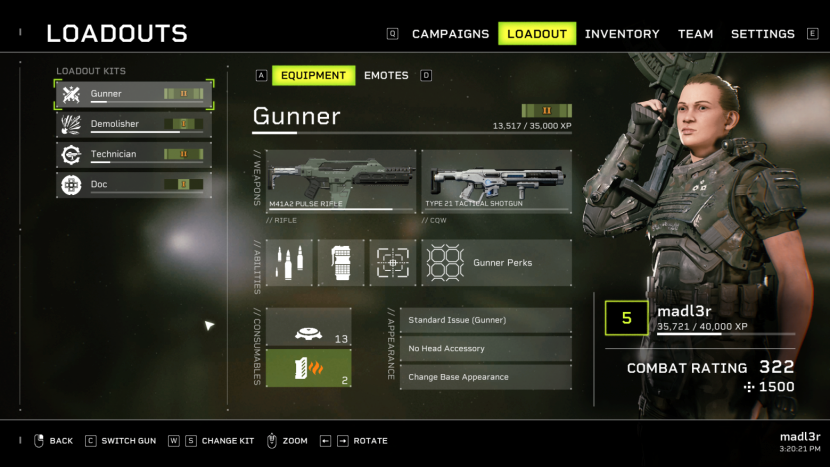Open Gunner Perks

click(496, 263)
